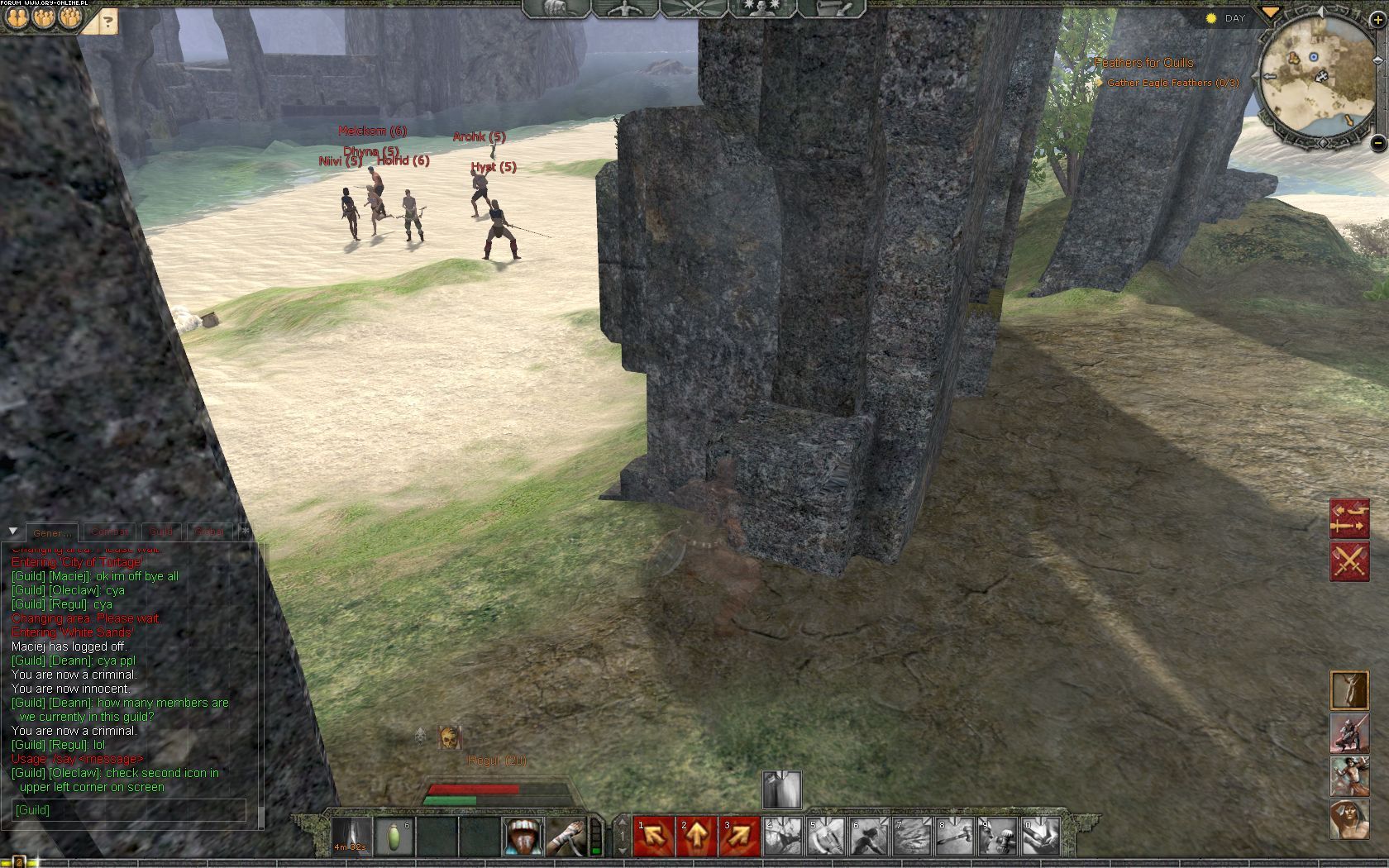Image resolution: width=1389 pixels, height=868 pixels.
Task: Select the Global chat tab
Action: click(x=209, y=532)
